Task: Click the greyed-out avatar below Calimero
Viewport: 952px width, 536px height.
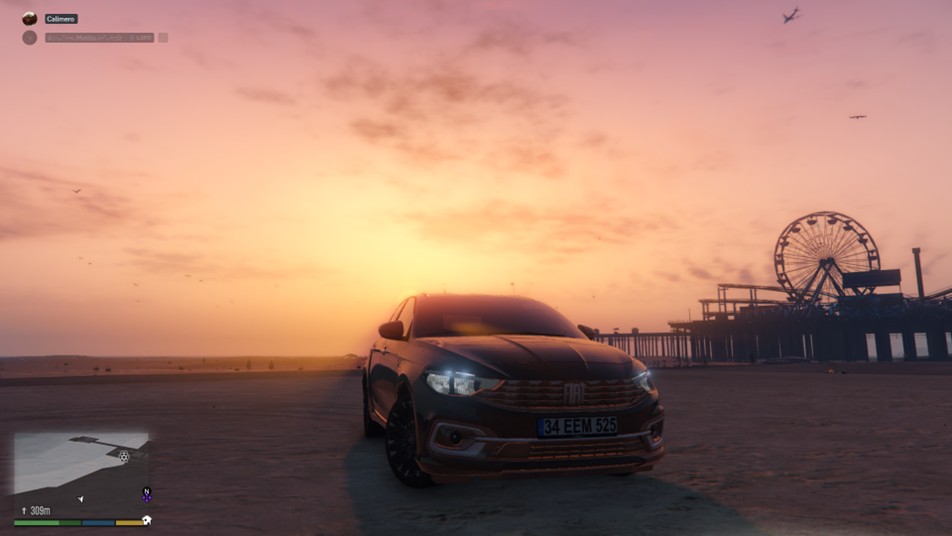Action: tap(29, 37)
